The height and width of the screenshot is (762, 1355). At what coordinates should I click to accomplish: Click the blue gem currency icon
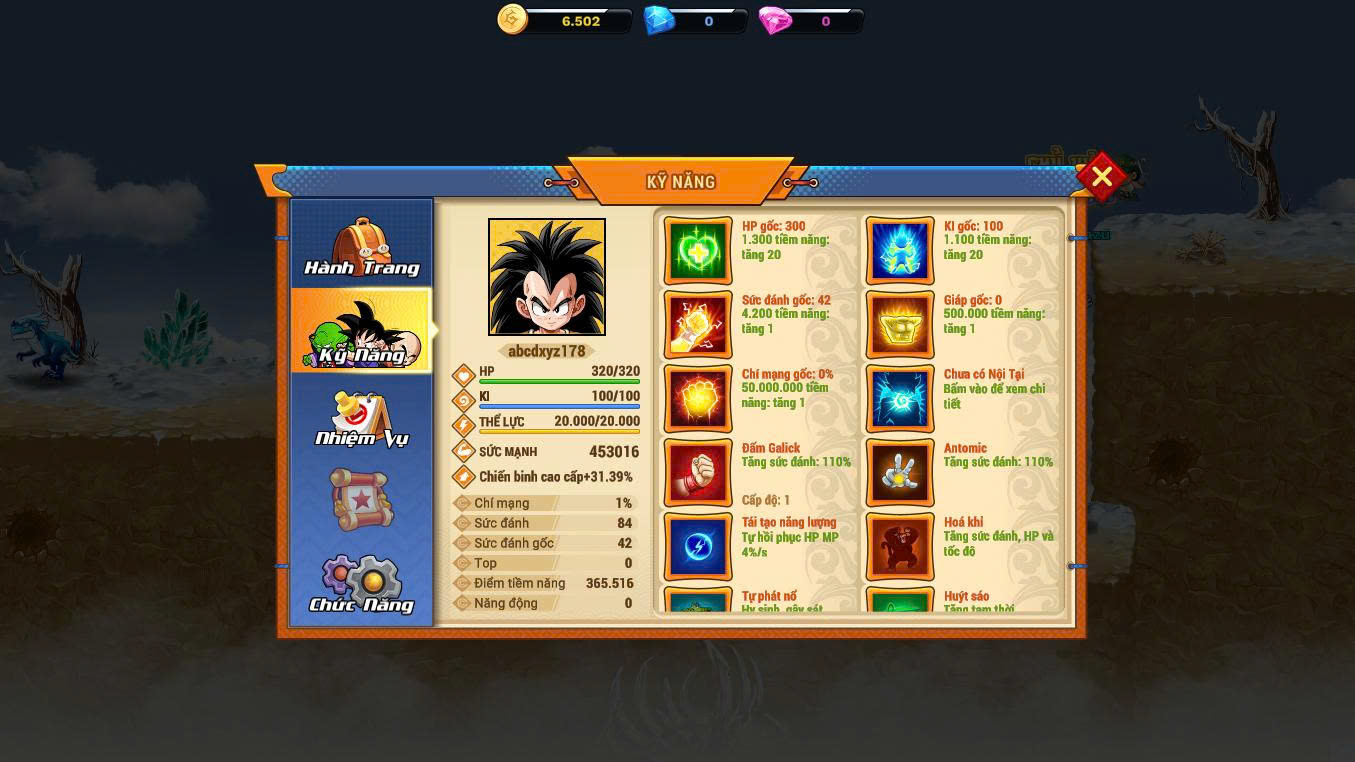(x=659, y=20)
